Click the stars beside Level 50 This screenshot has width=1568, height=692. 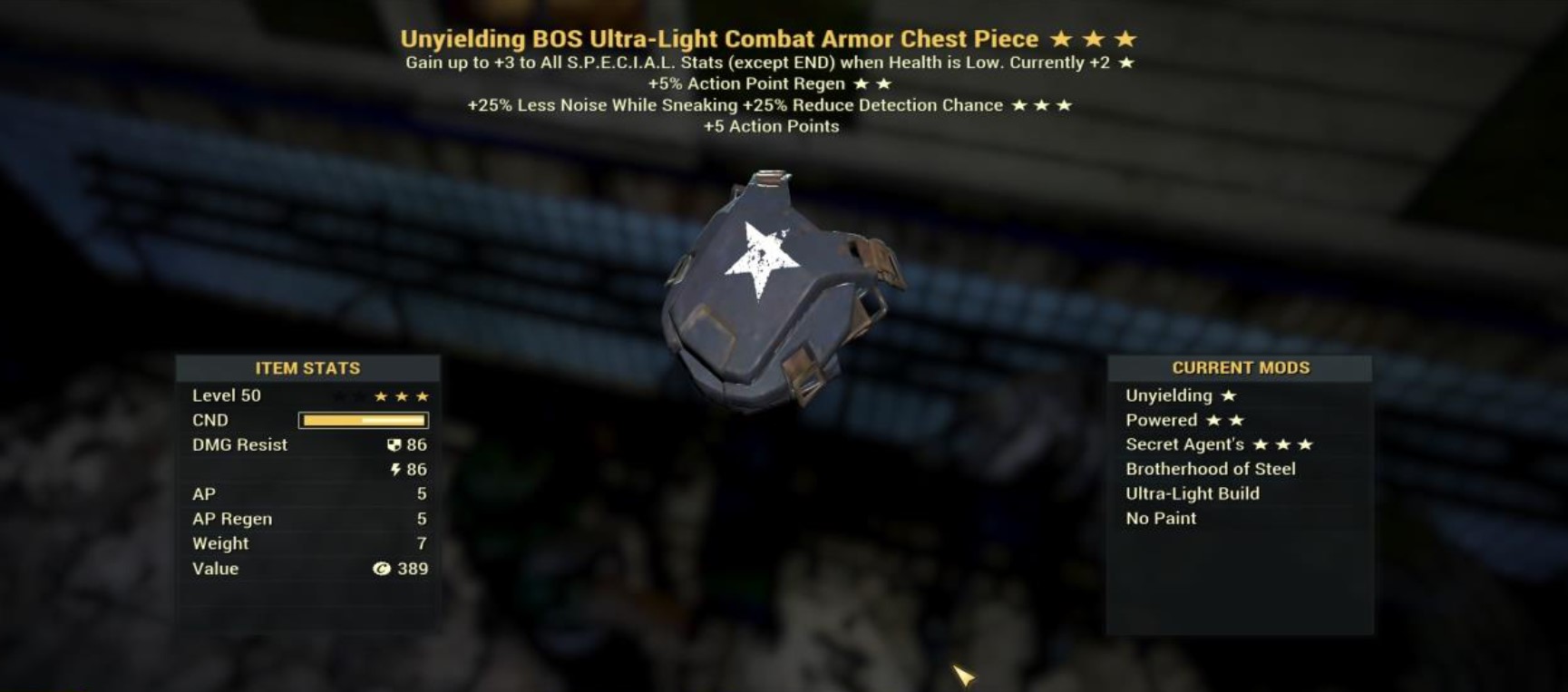pos(403,395)
